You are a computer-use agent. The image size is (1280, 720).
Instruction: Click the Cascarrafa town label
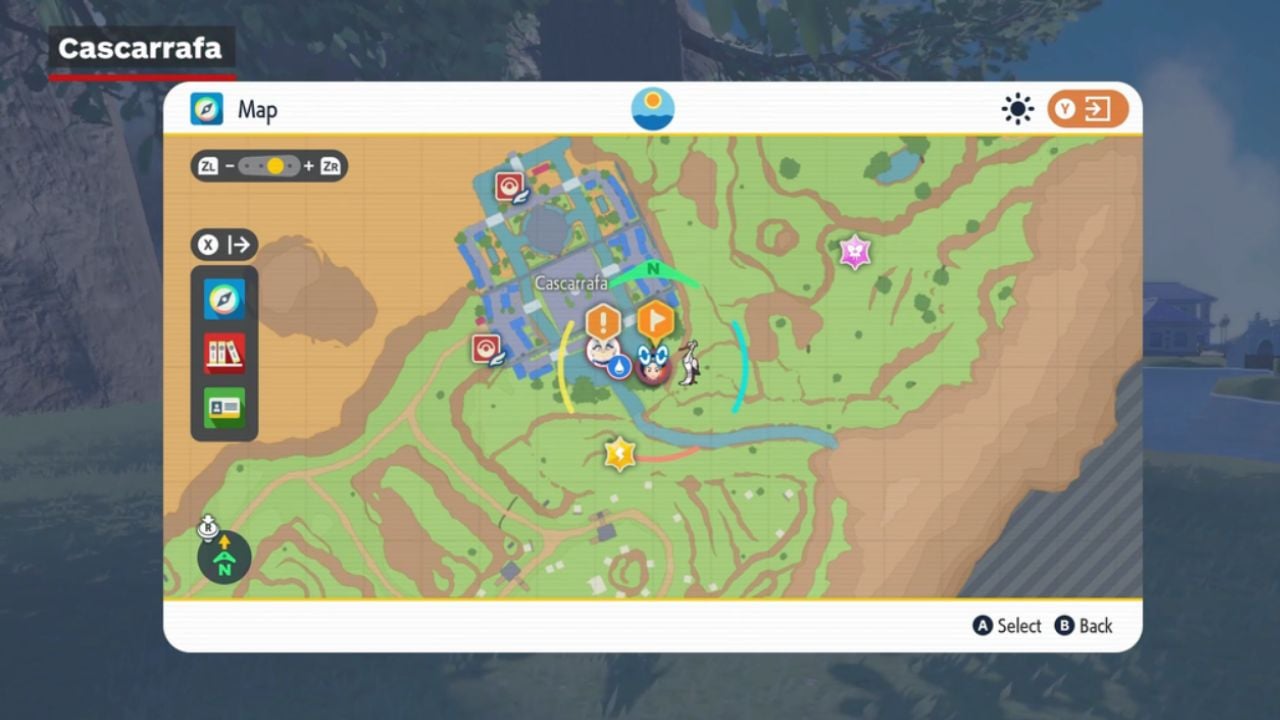point(571,284)
